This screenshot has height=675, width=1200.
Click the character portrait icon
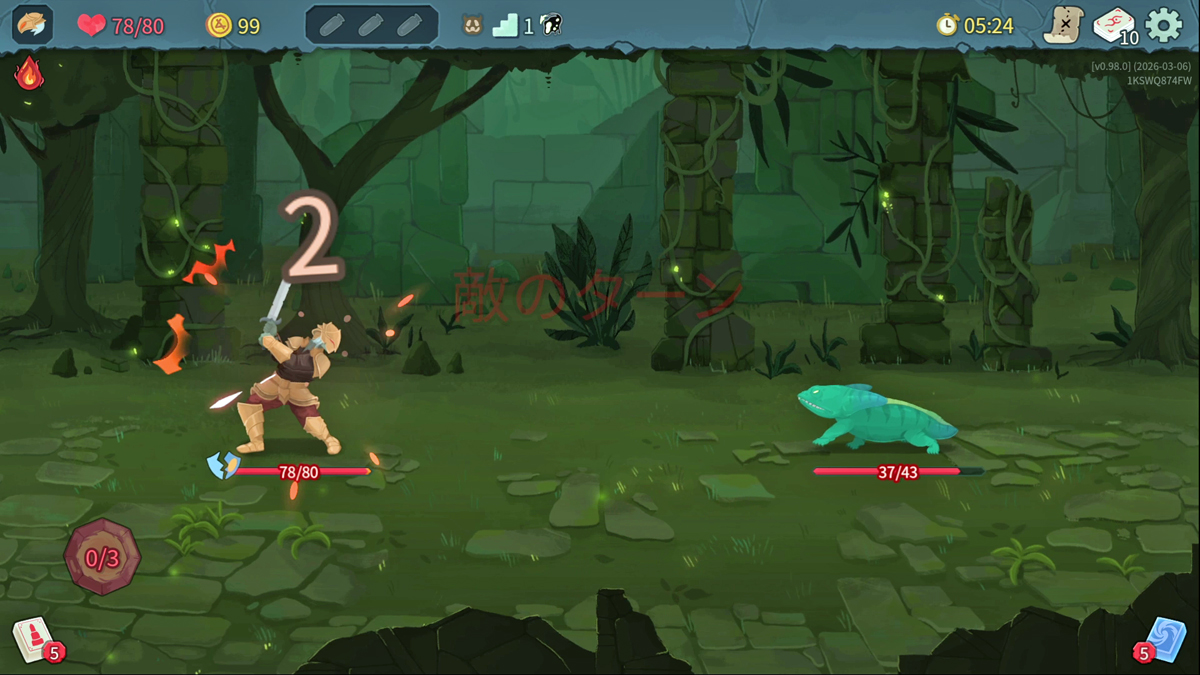pos(32,25)
